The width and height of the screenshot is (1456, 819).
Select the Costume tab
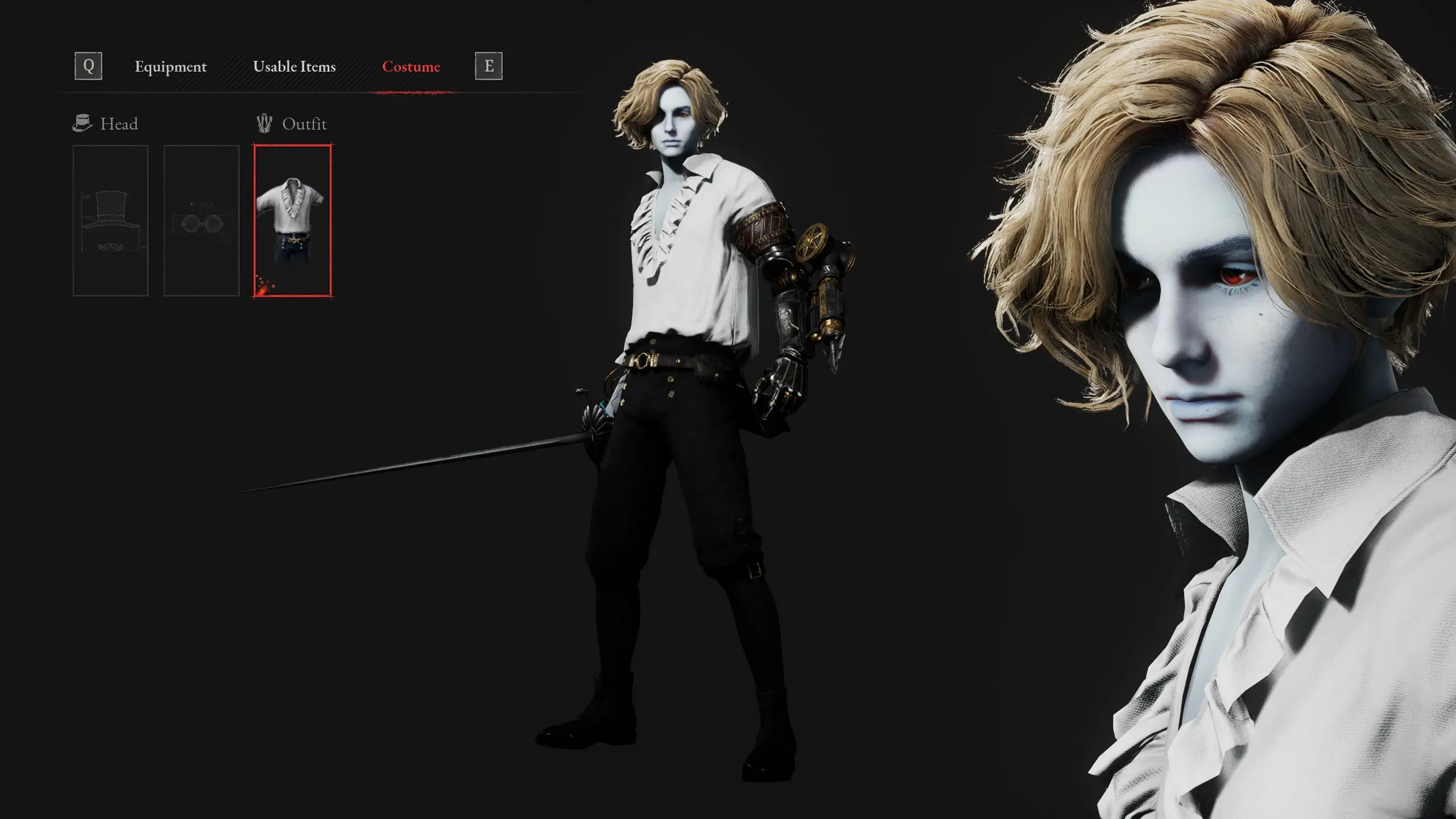tap(411, 67)
